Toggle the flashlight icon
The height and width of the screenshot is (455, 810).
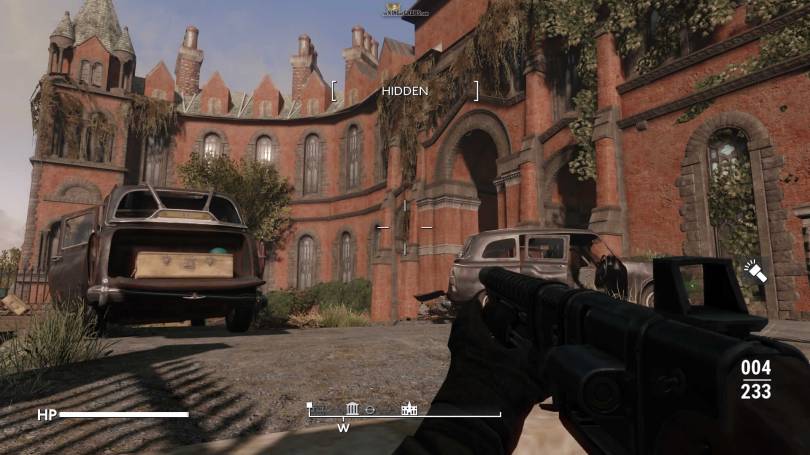pos(753,270)
